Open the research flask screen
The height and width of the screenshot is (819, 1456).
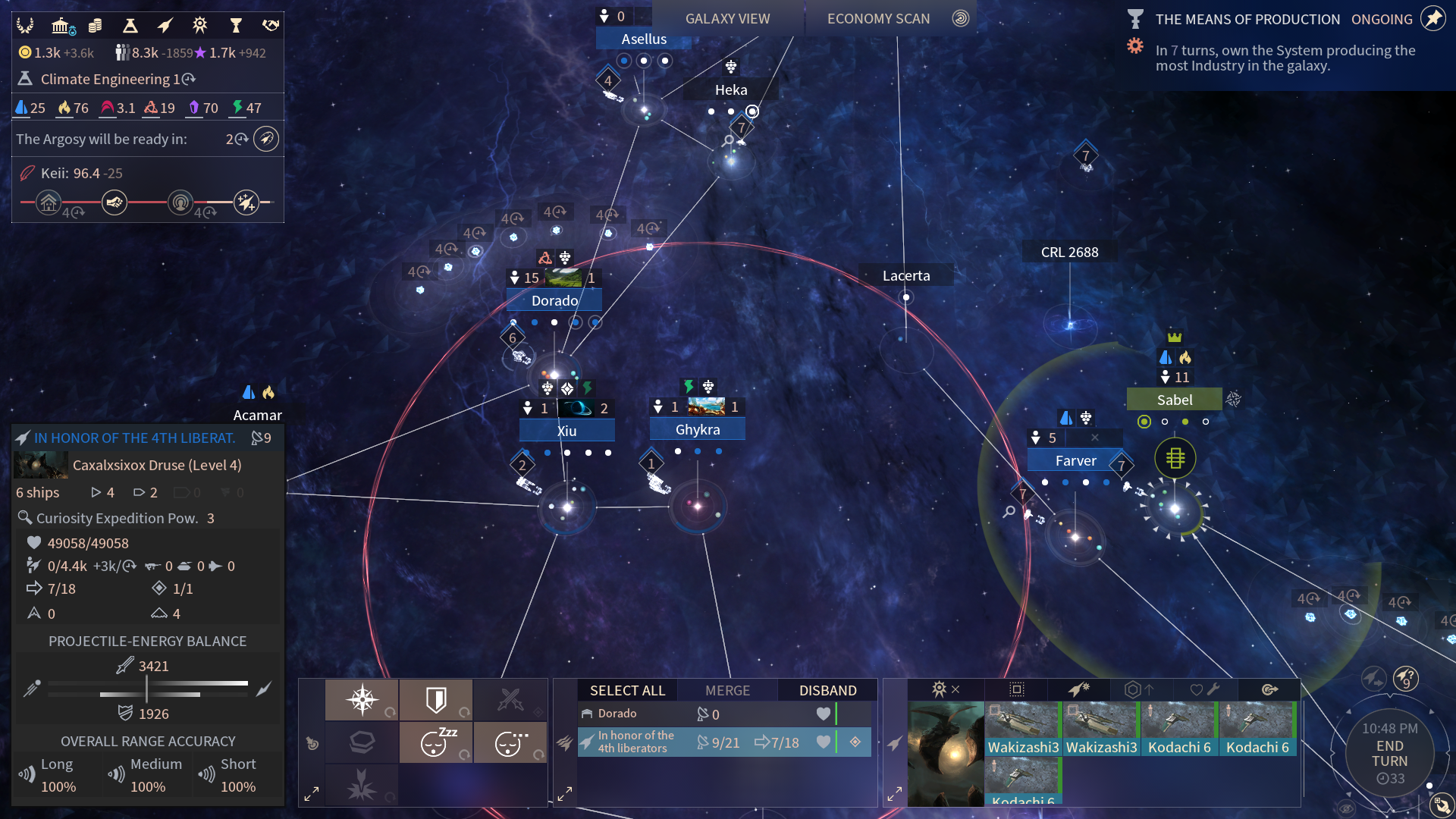pos(130,26)
